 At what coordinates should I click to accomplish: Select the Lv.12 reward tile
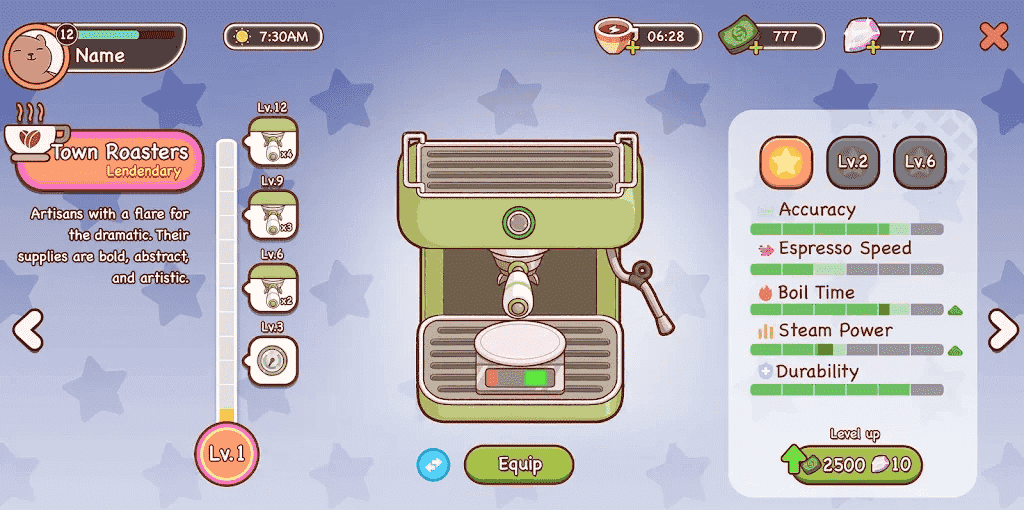coord(272,143)
